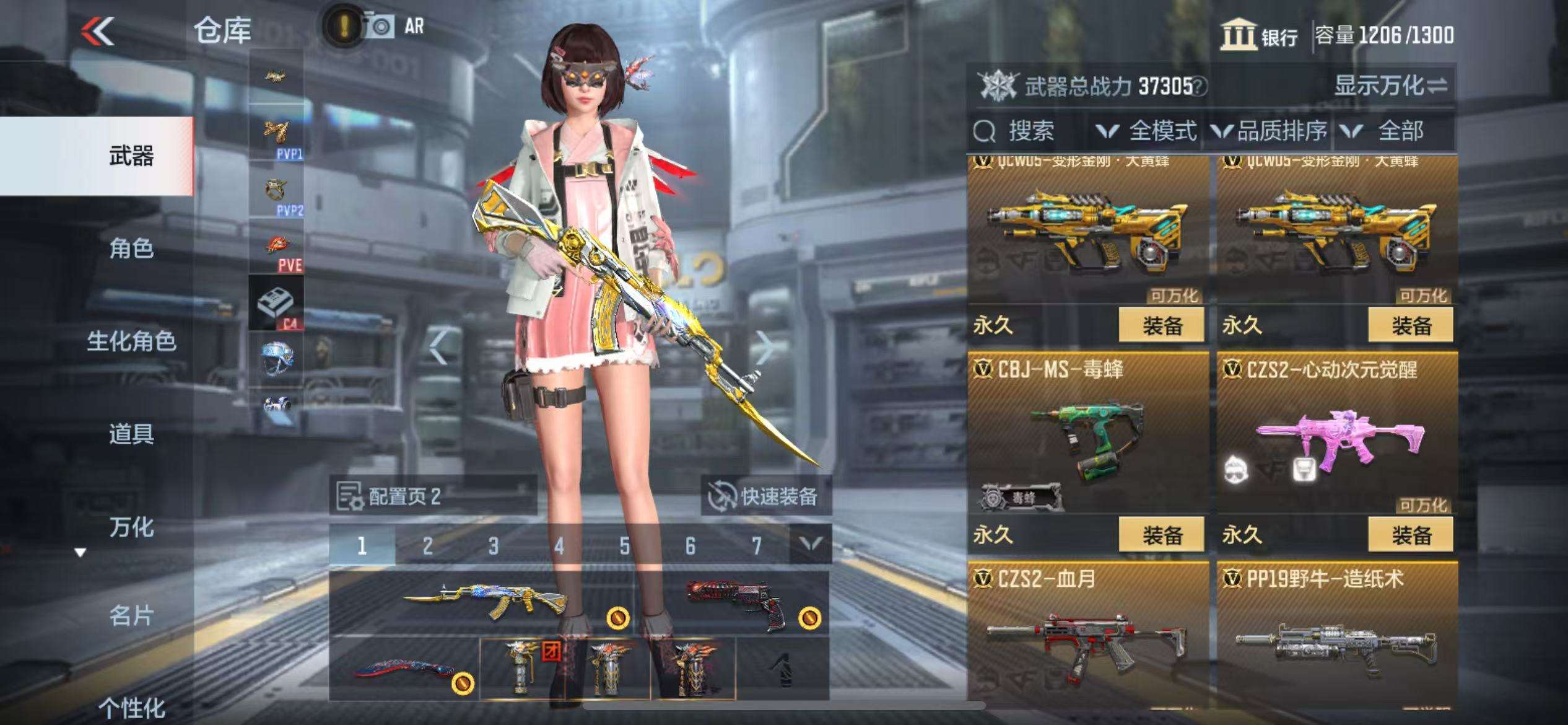The height and width of the screenshot is (725, 1568).
Task: Select the PP19野牛-造纸术 weapon card
Action: 1337,638
